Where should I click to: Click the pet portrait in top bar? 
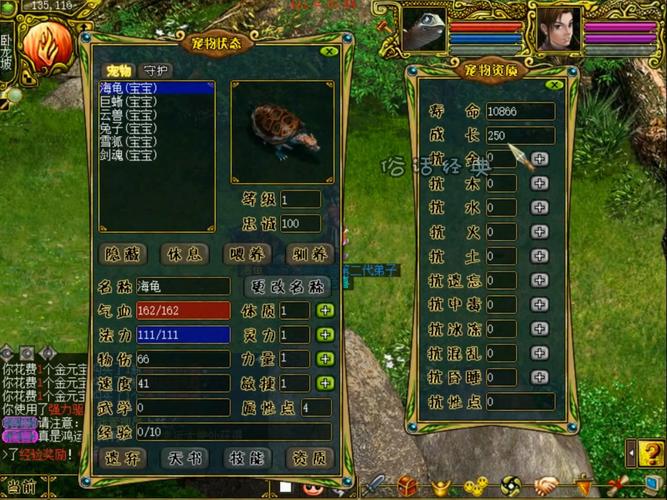coord(423,29)
